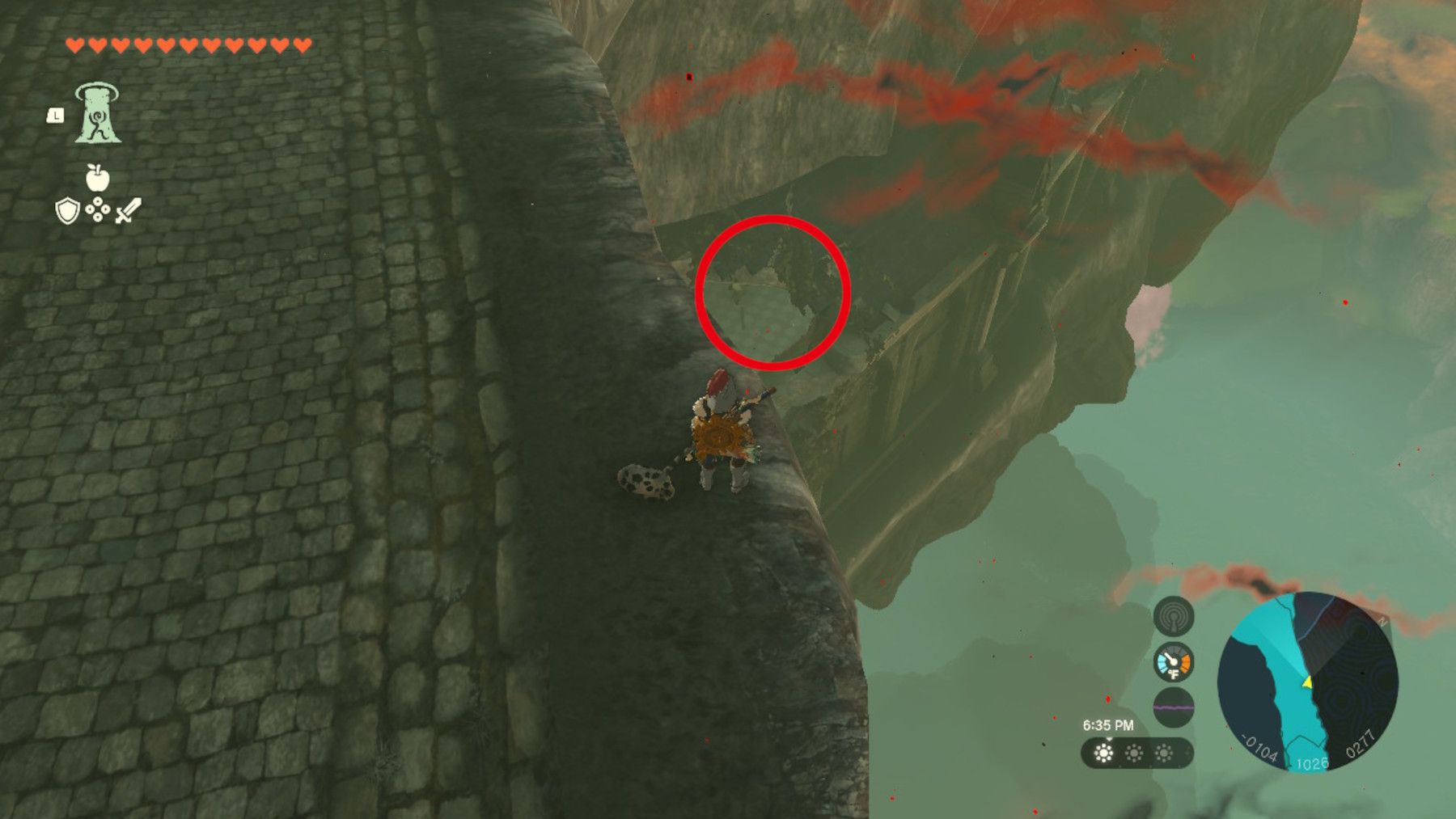Click the temperature gauge showing °F

1174,663
